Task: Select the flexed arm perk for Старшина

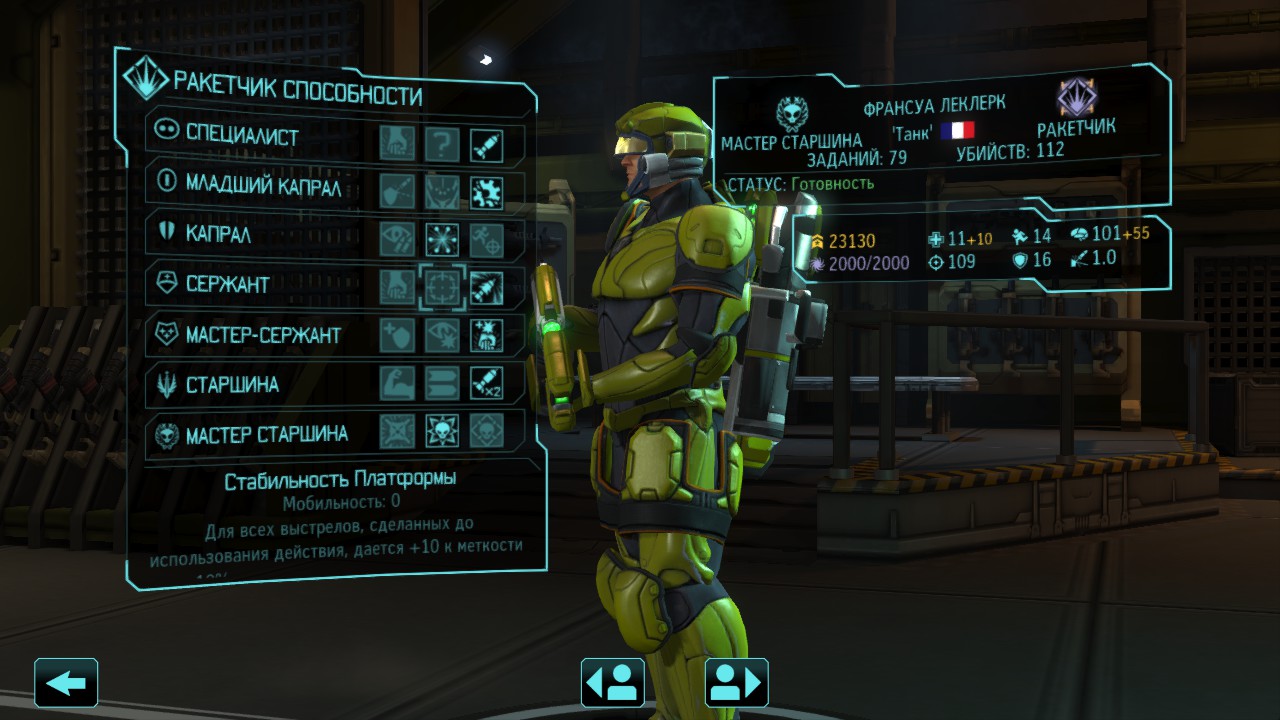Action: pos(397,383)
